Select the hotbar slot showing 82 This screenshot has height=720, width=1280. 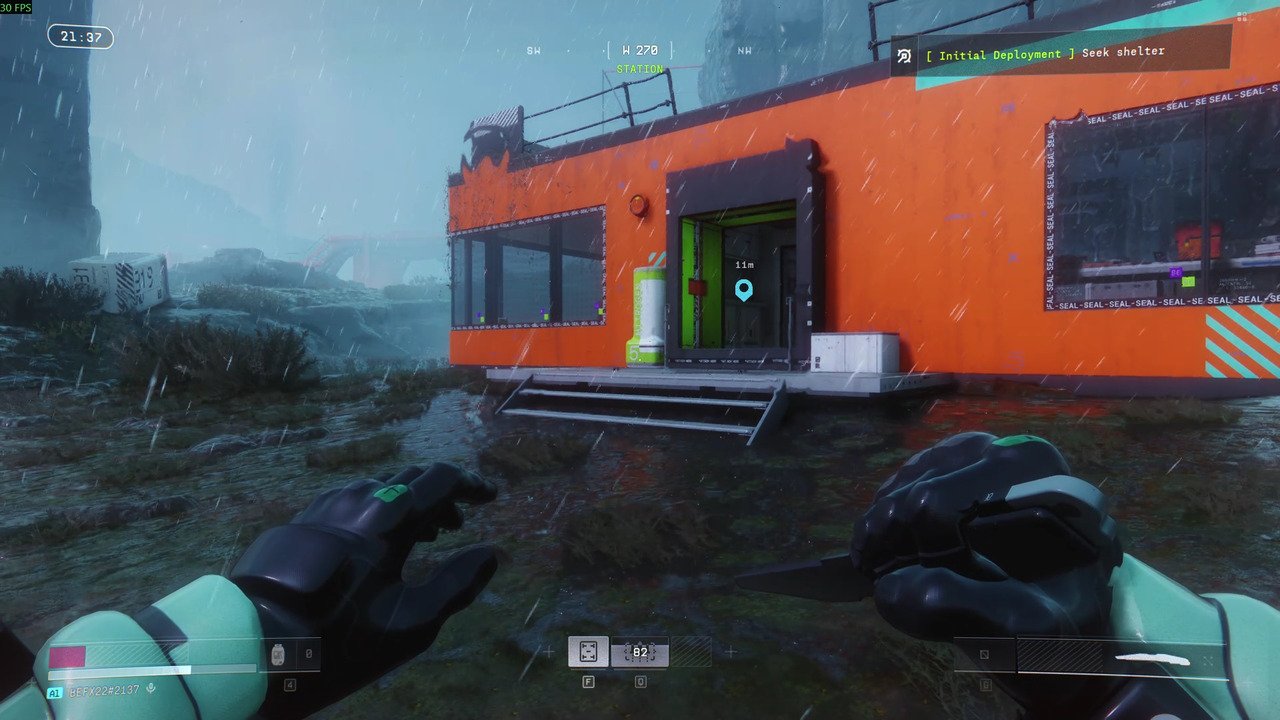[x=640, y=652]
